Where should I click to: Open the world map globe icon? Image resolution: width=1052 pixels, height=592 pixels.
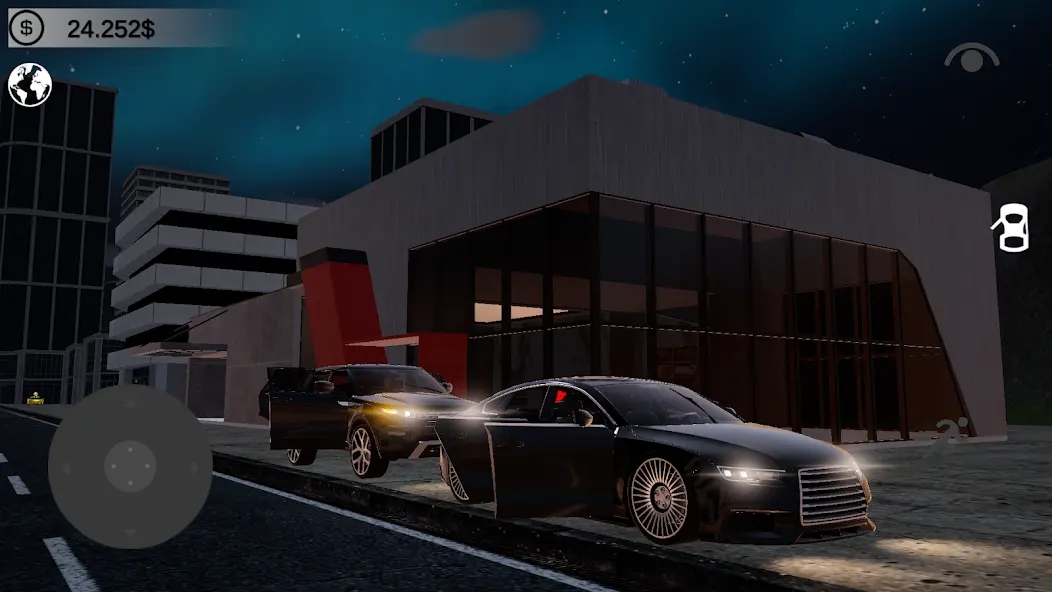[x=30, y=85]
